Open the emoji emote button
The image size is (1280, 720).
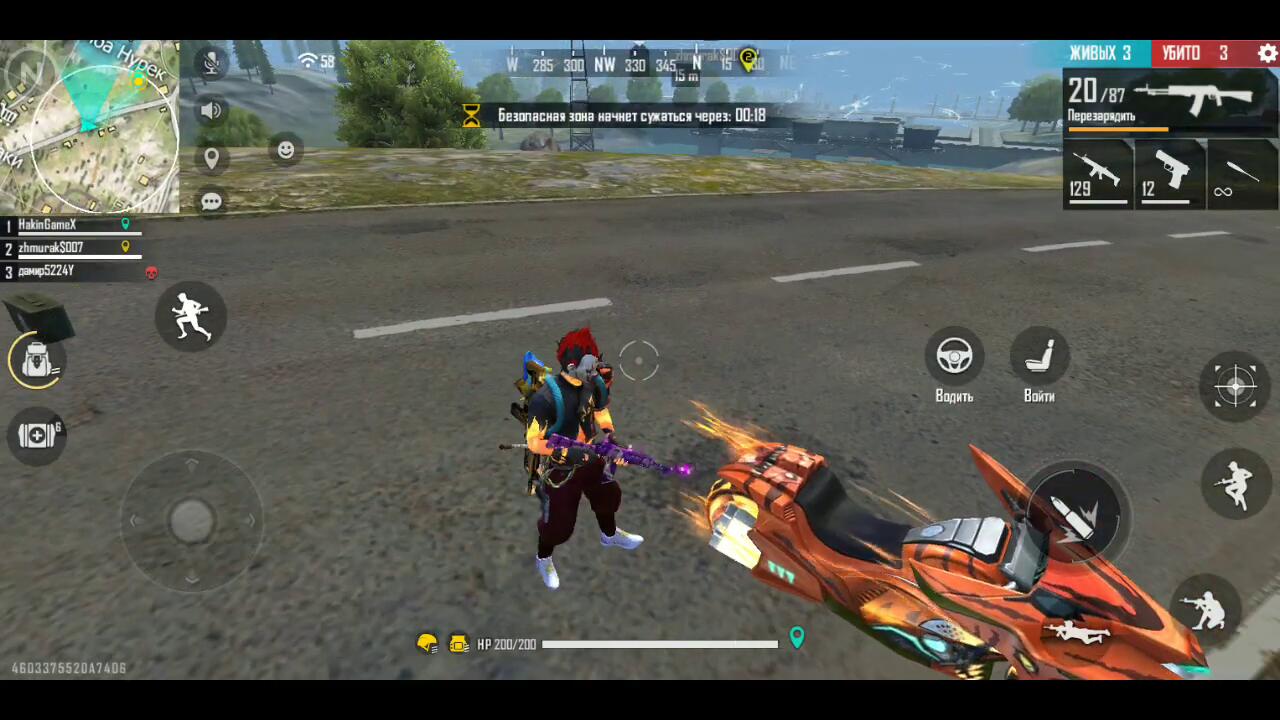click(286, 150)
